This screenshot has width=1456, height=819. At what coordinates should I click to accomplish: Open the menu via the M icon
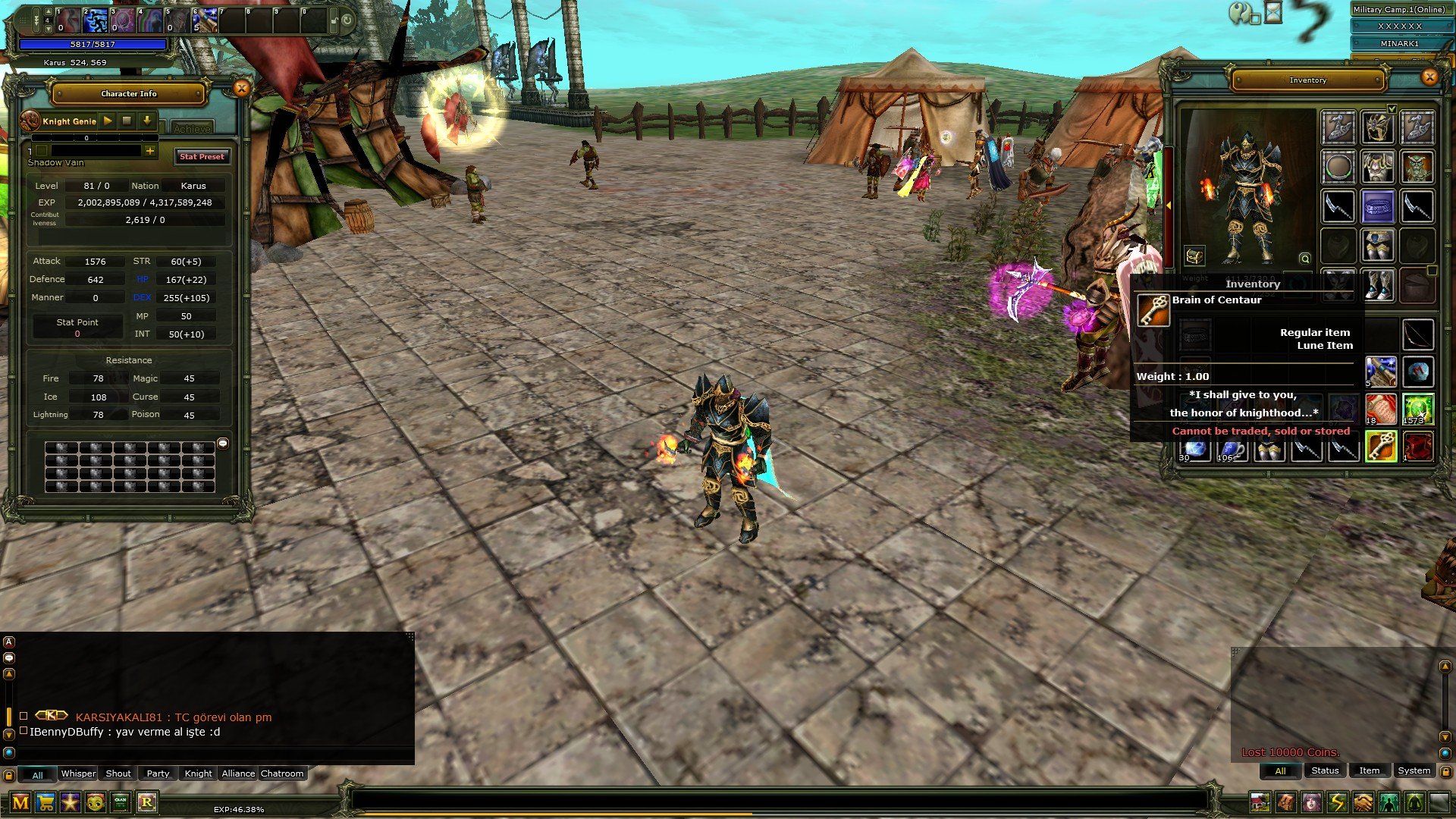pyautogui.click(x=20, y=802)
